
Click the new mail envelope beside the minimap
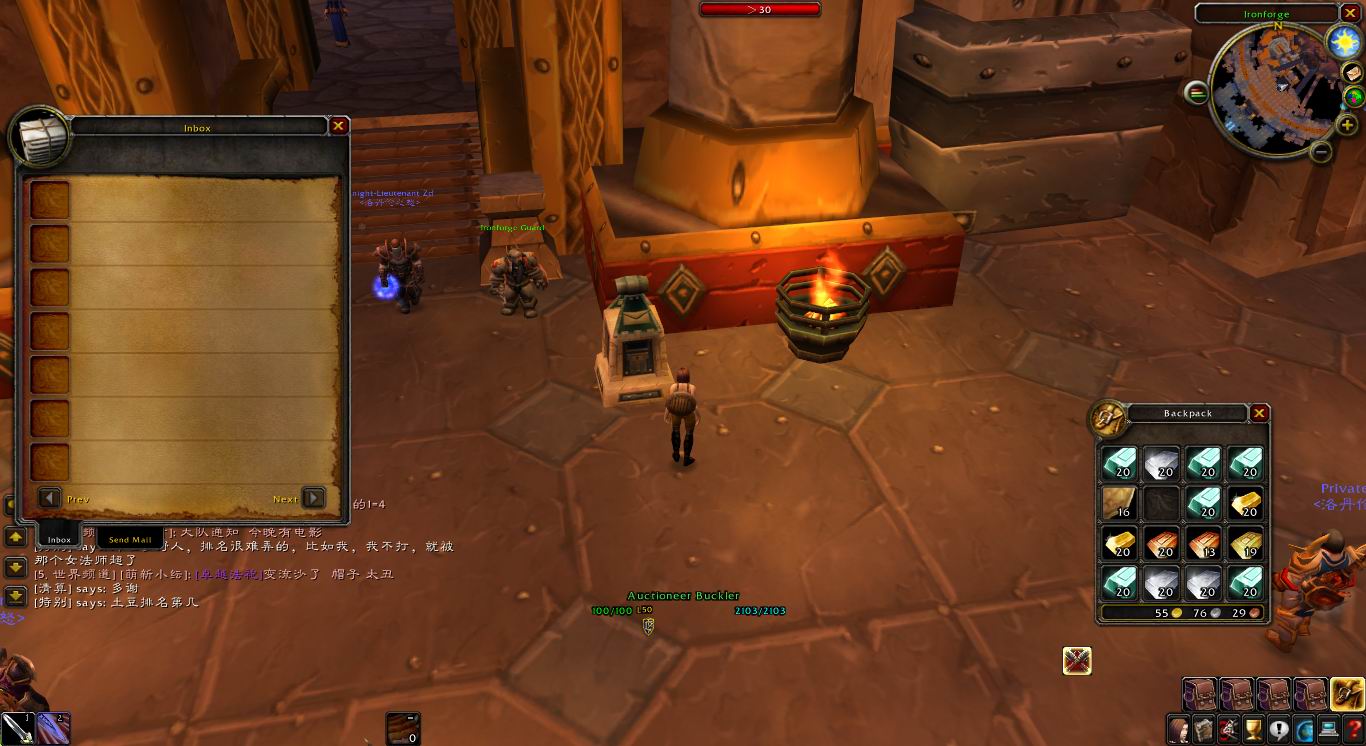1354,73
